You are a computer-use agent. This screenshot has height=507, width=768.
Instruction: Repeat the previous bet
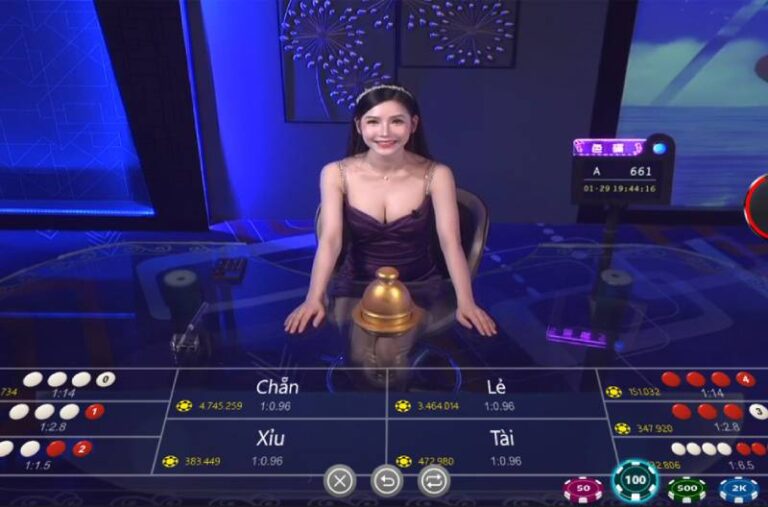coord(433,481)
